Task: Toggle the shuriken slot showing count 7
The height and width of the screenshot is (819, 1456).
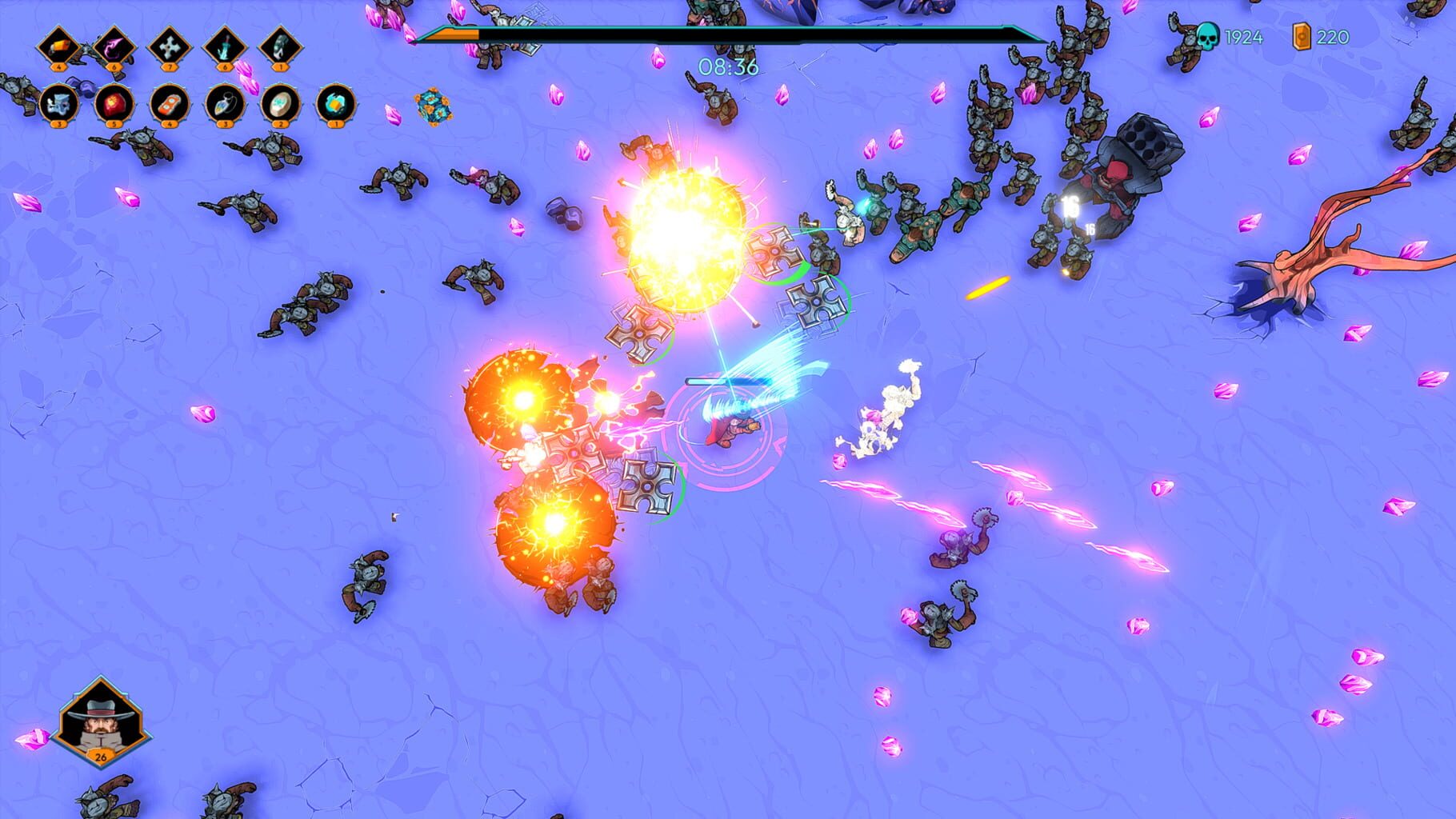Action: tap(168, 46)
